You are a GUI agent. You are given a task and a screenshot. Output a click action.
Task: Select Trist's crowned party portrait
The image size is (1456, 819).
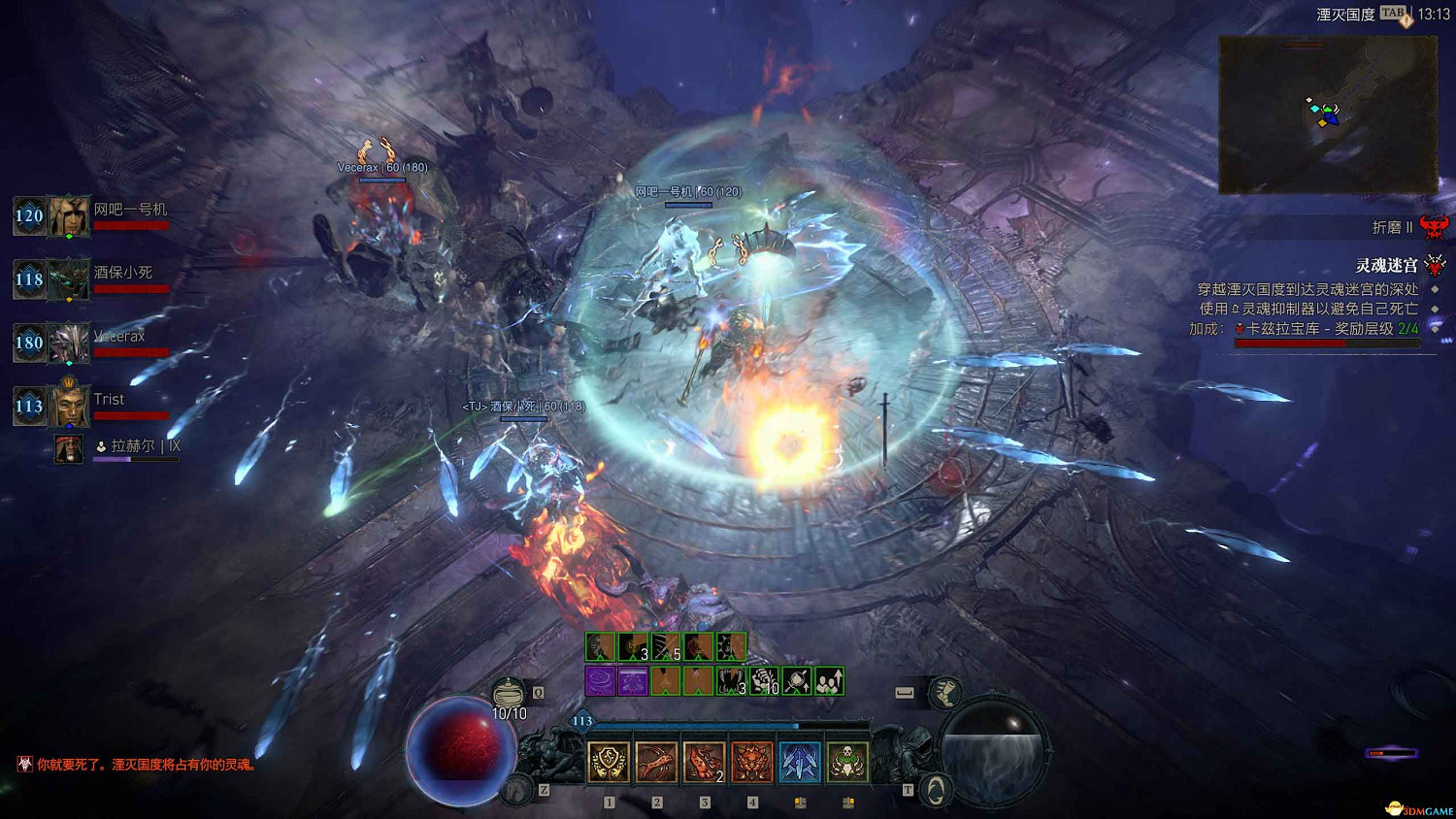pyautogui.click(x=69, y=406)
